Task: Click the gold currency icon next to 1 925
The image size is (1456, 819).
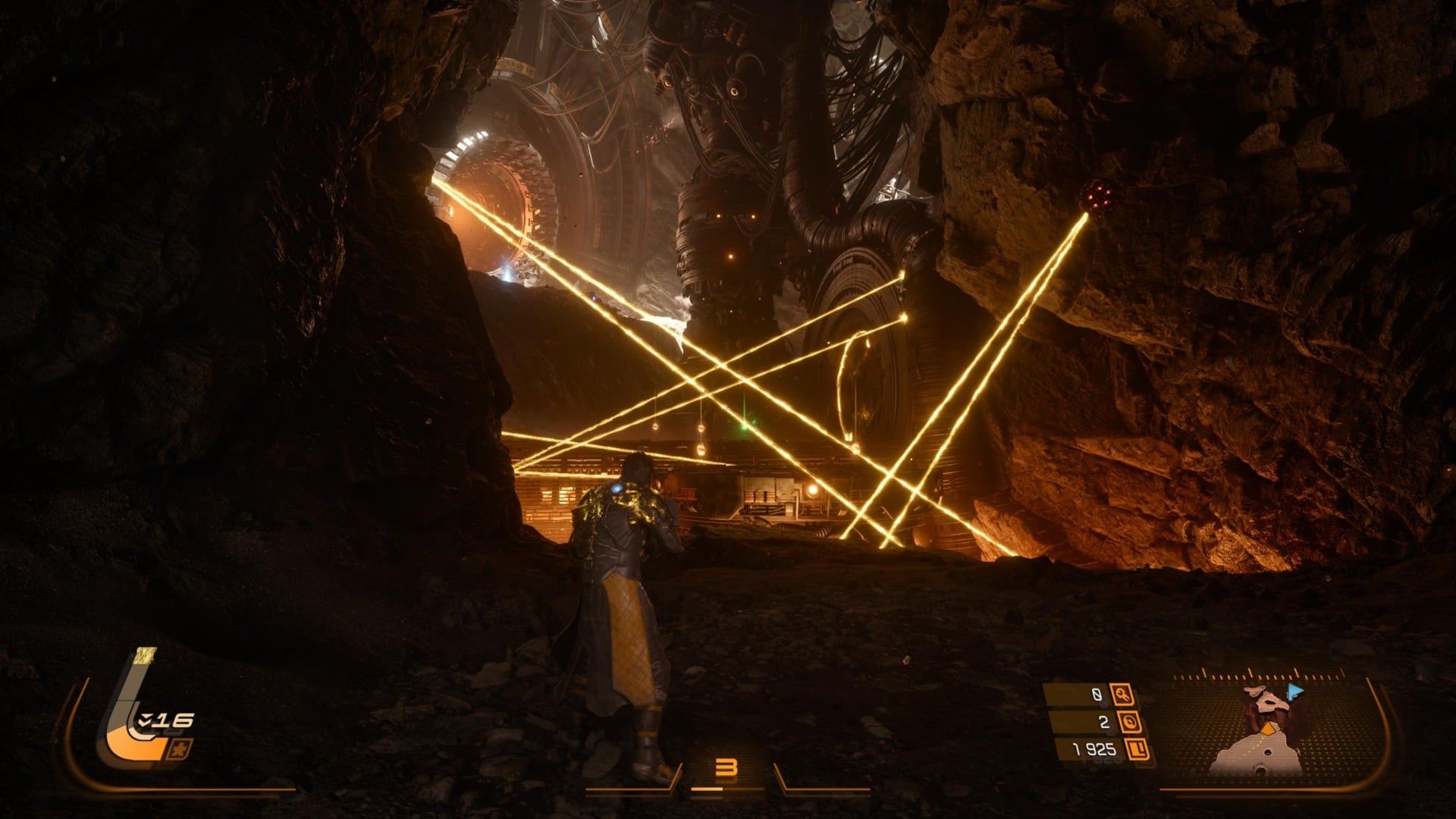Action: 1137,751
